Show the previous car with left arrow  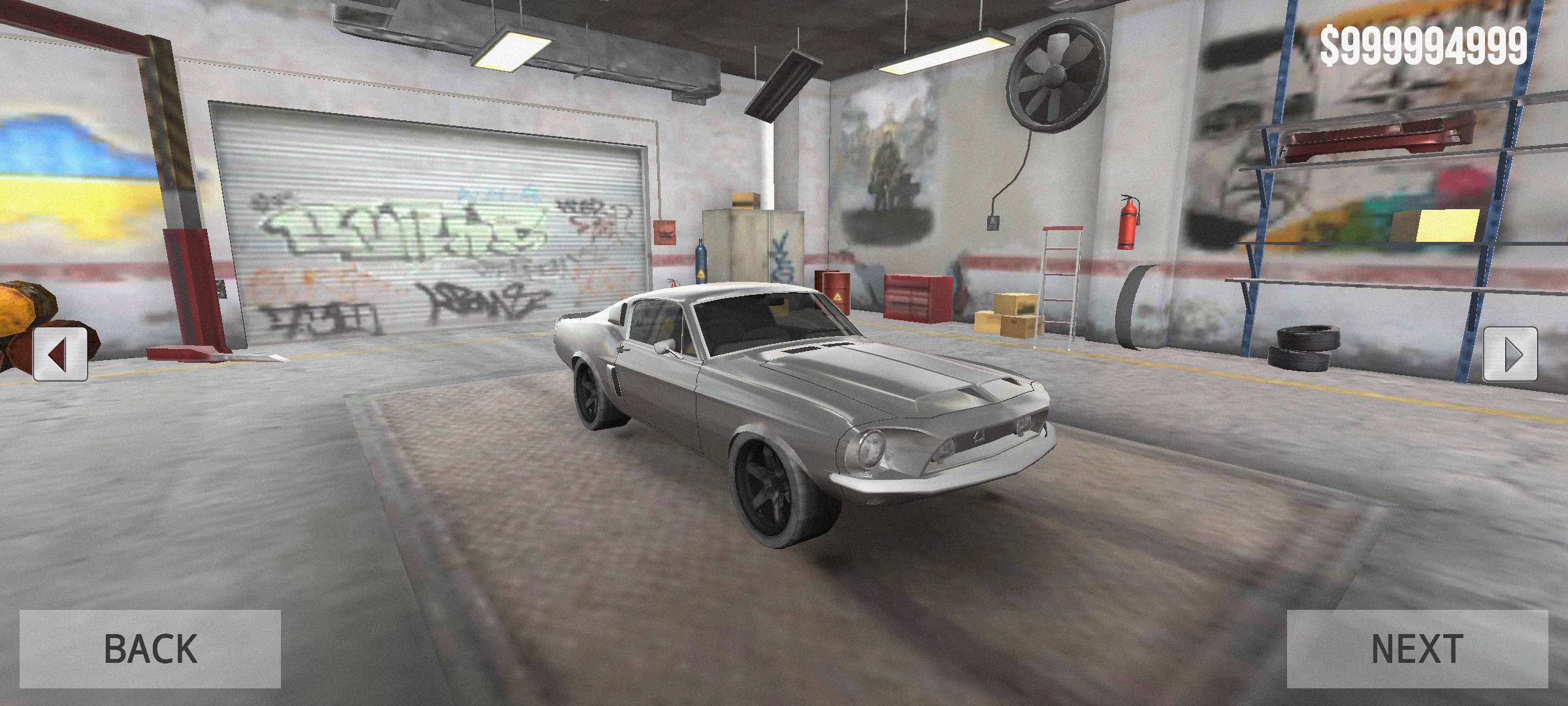pos(60,354)
